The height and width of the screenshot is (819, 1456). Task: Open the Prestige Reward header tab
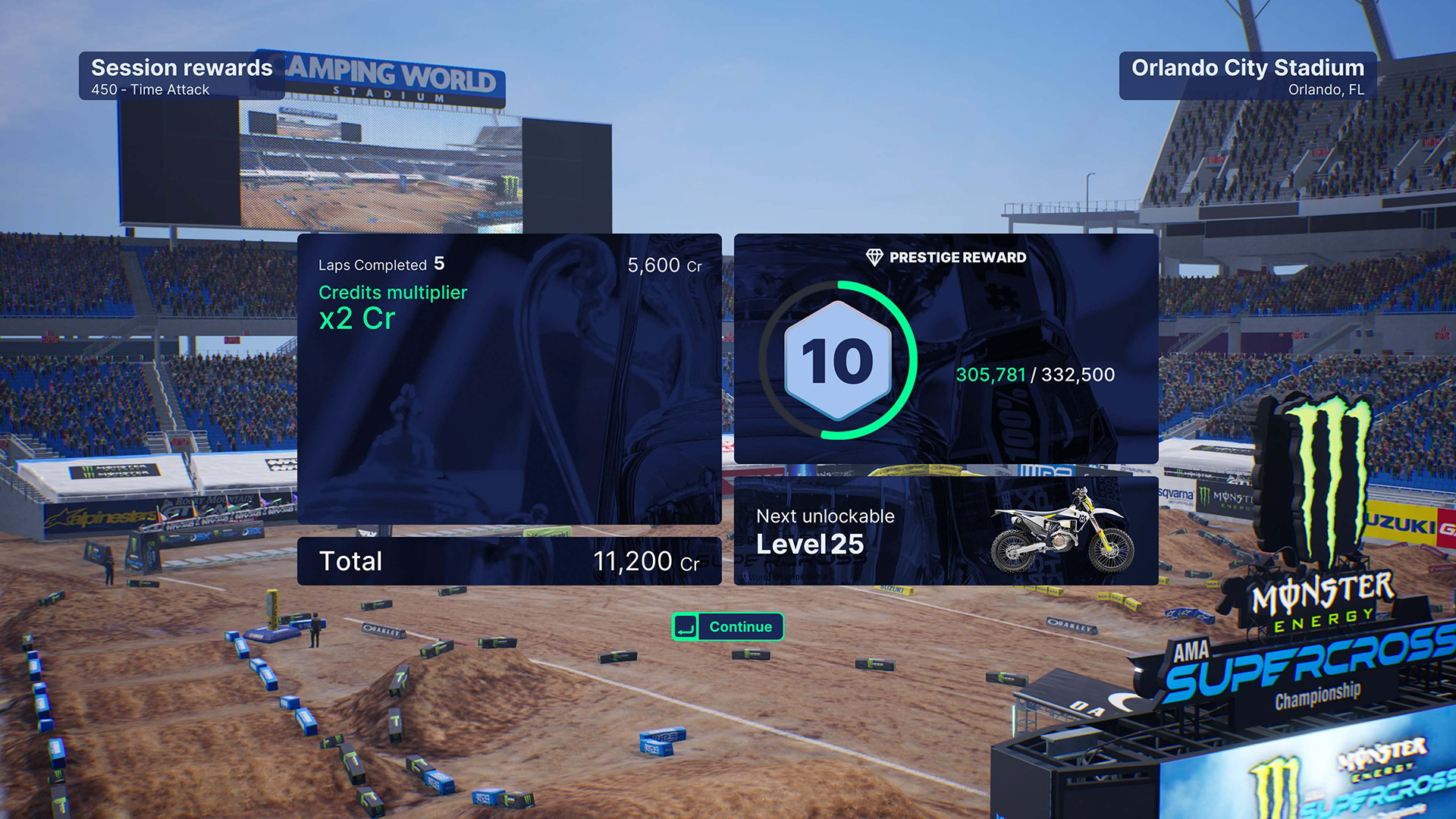946,257
